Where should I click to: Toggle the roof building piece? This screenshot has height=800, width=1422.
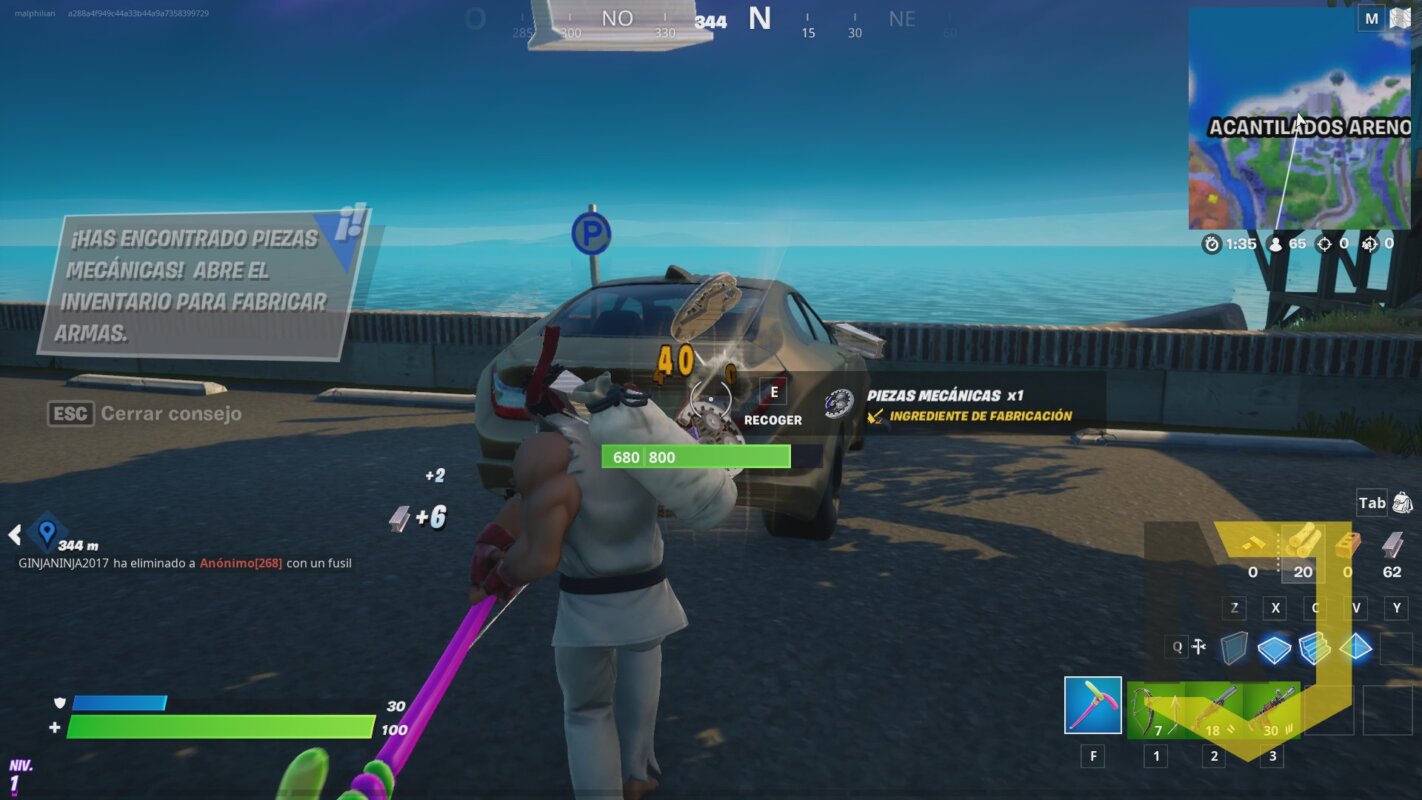pos(1355,648)
